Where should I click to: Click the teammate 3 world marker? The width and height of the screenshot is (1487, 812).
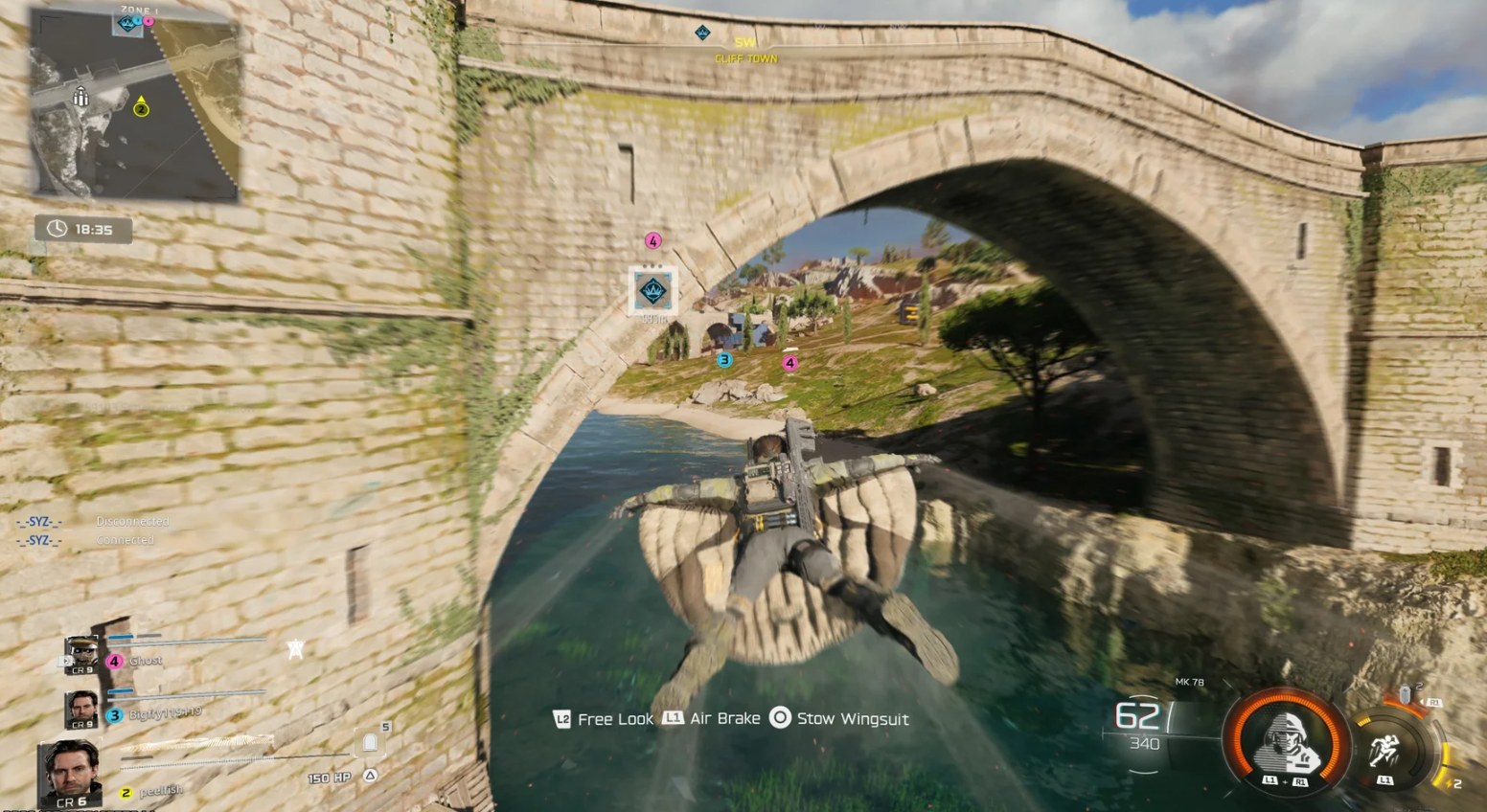tap(724, 360)
